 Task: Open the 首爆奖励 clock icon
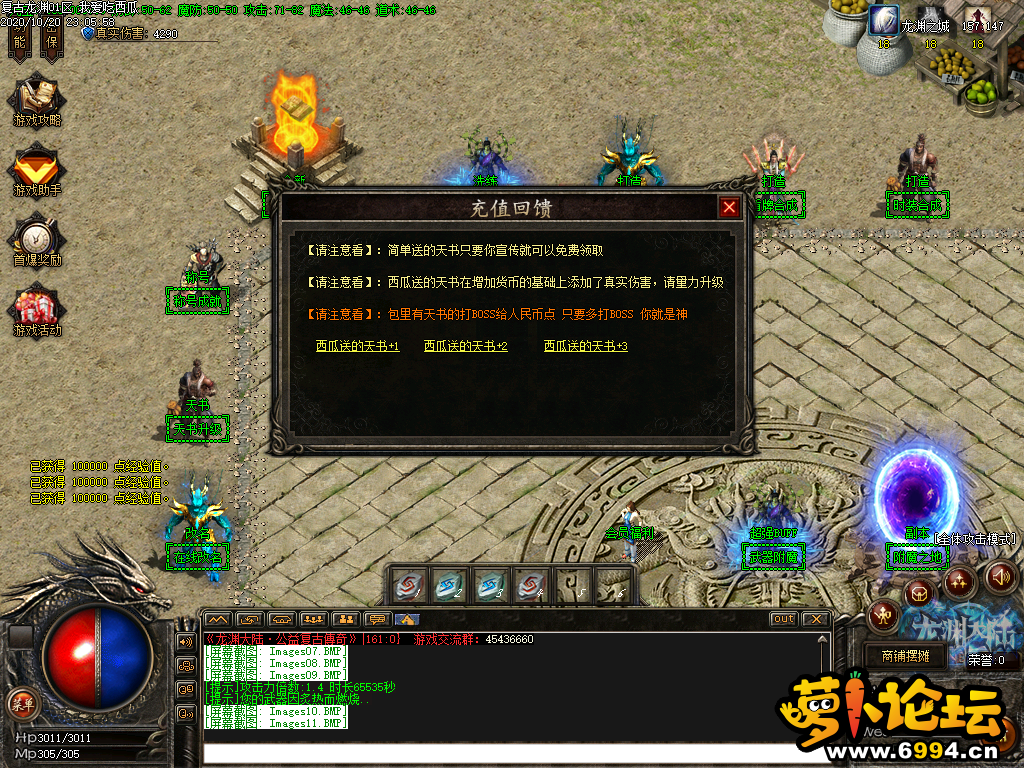(37, 240)
